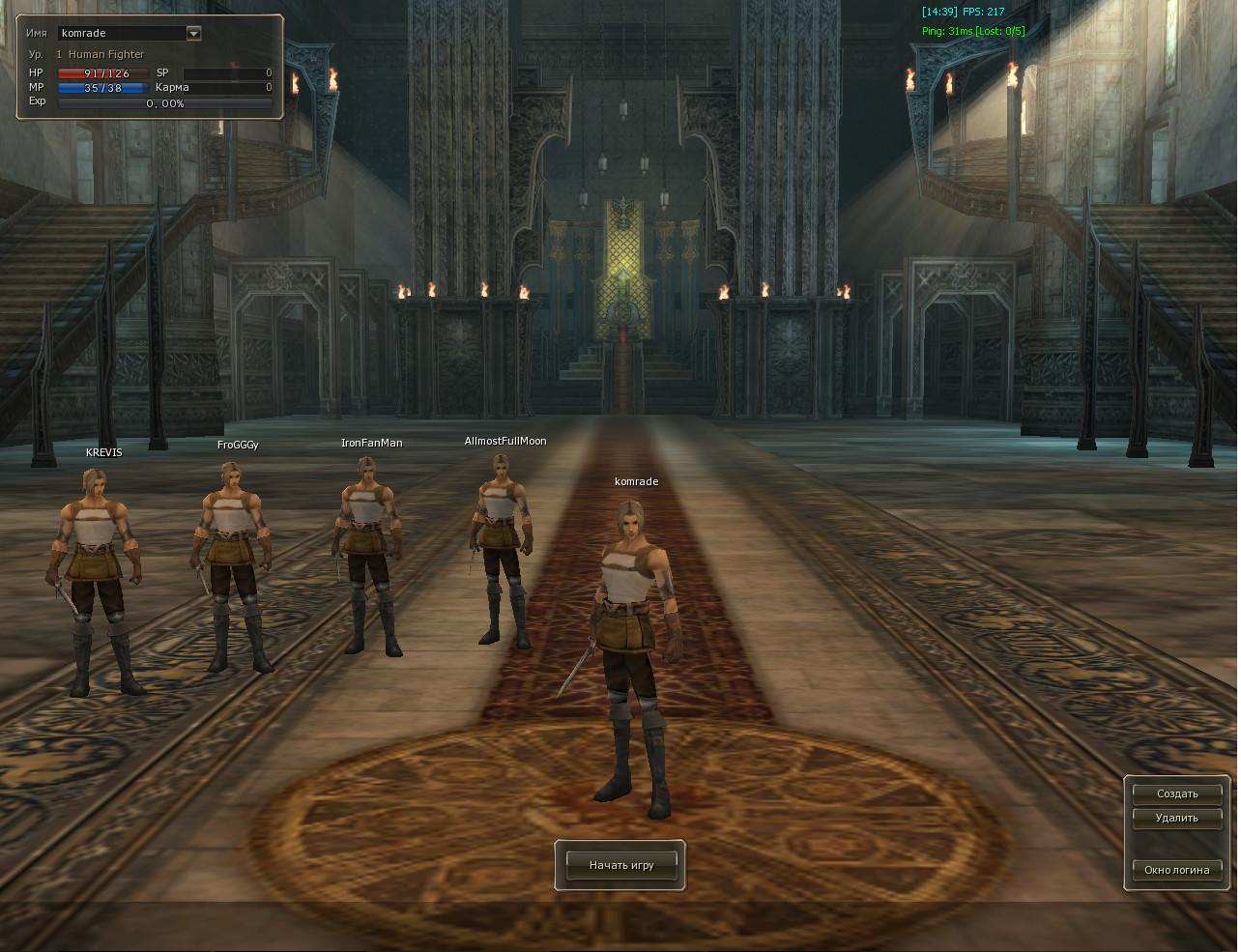The height and width of the screenshot is (952, 1241).
Task: Return to login via "Окно логина"
Action: 1177,870
